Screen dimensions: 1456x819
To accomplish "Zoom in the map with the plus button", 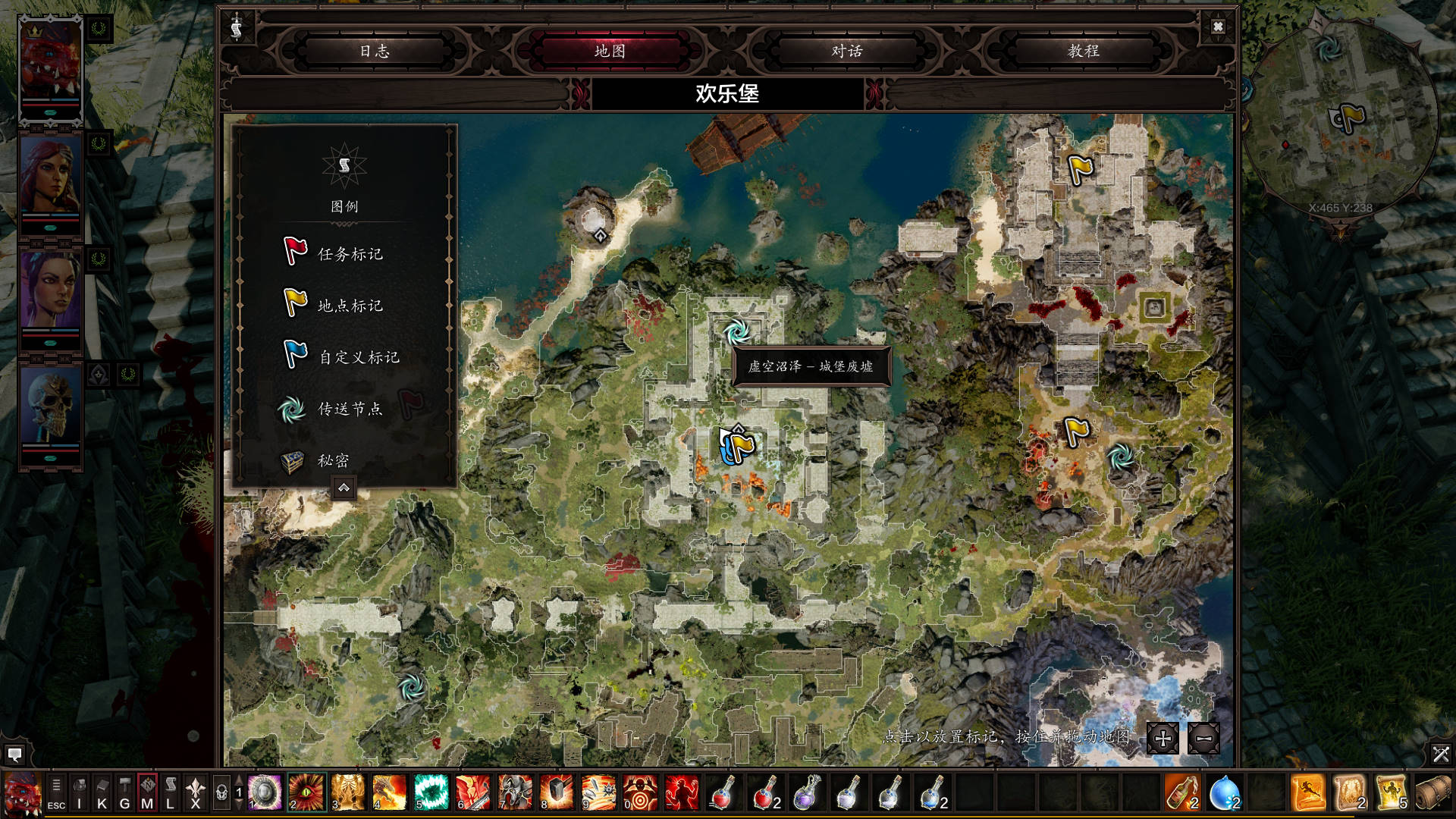I will point(1163,738).
